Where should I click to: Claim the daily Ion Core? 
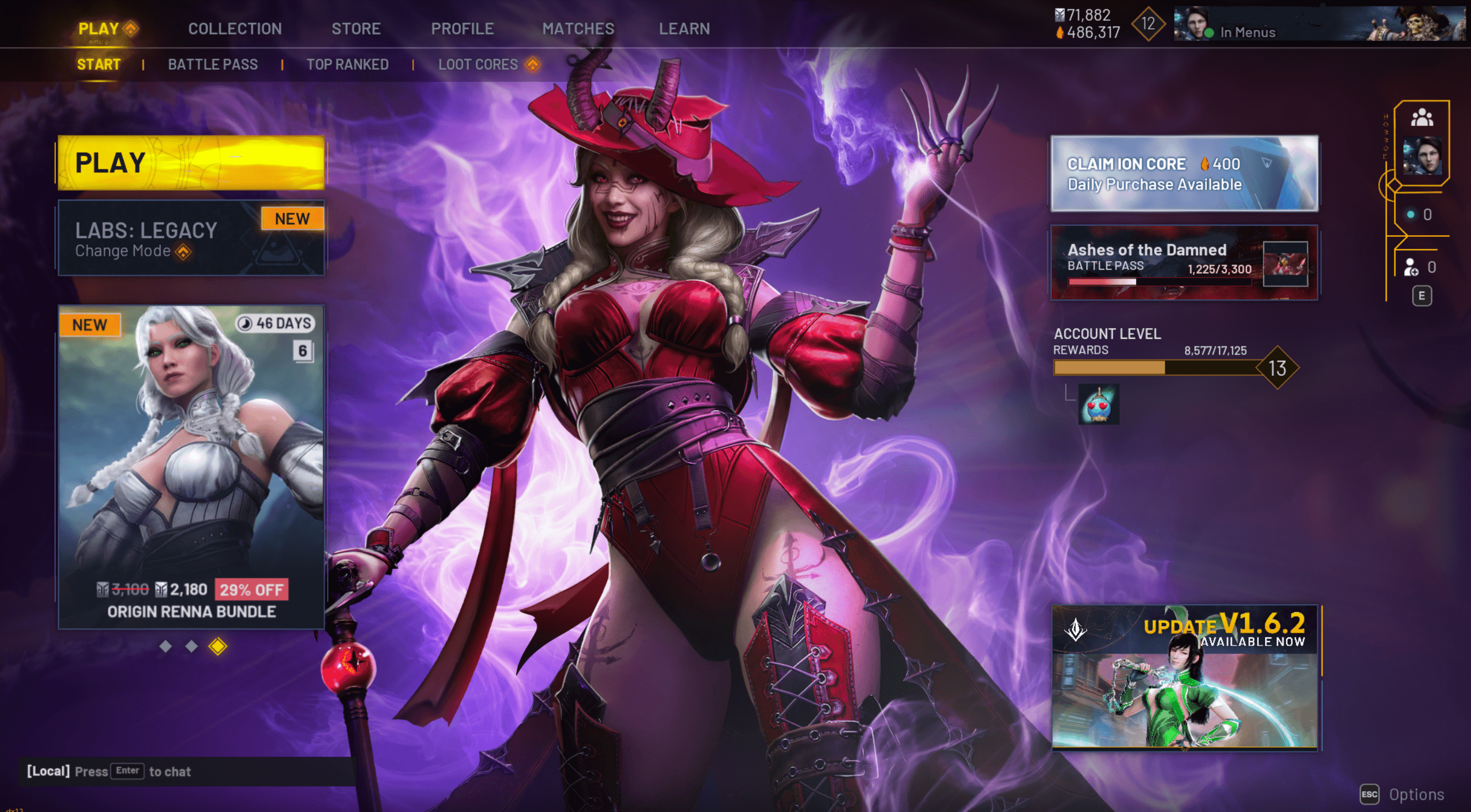(x=1184, y=173)
